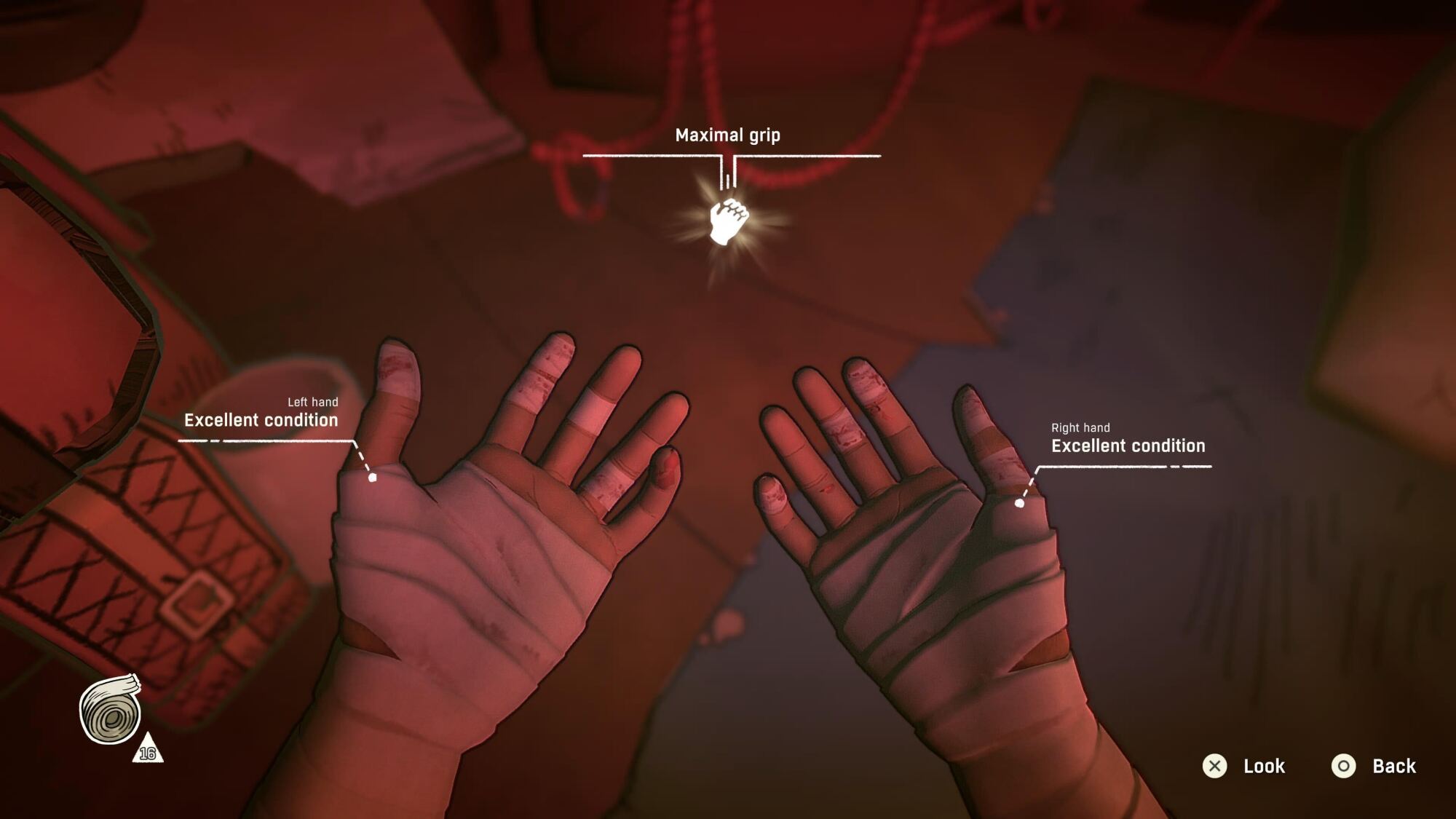Expand the Right hand condition callout
The image size is (1456, 819).
(1128, 446)
